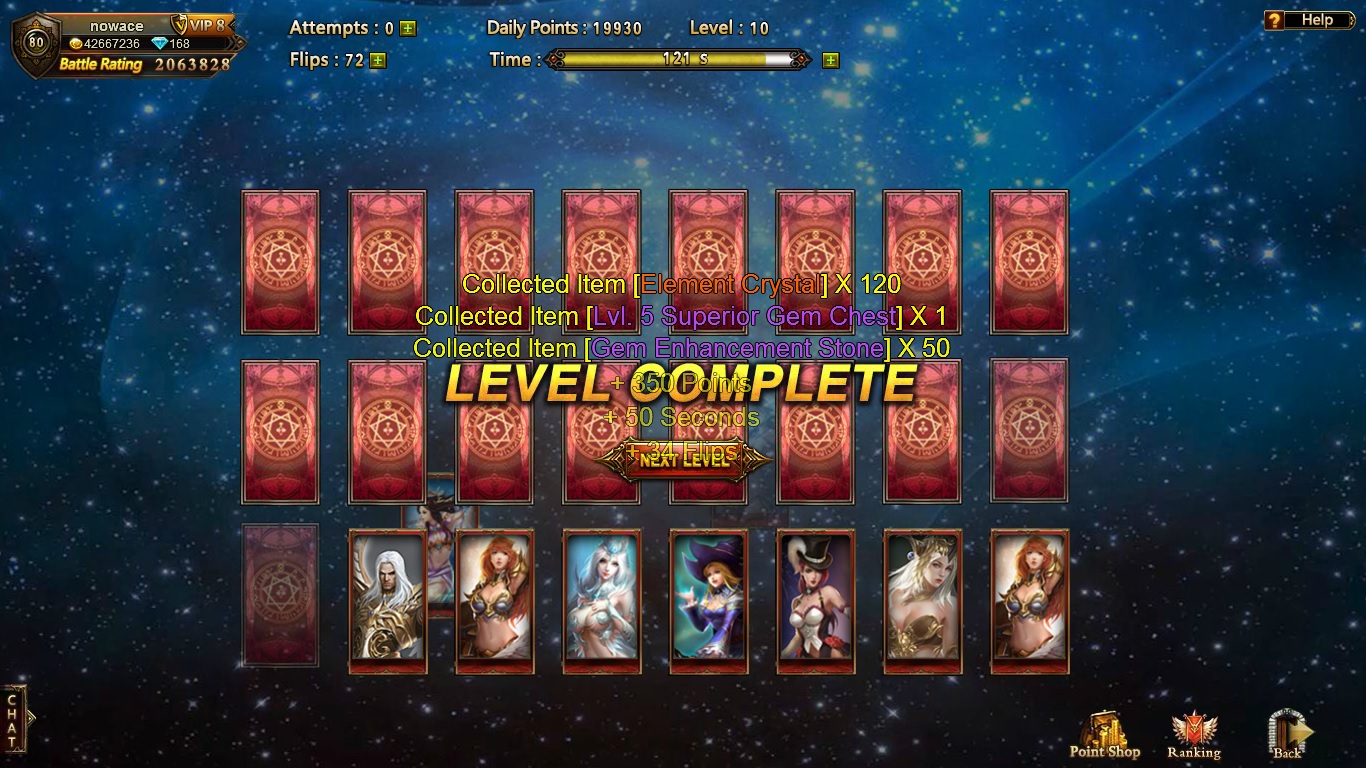Pick the silver-haired woman on blue card
This screenshot has width=1366, height=768.
601,600
